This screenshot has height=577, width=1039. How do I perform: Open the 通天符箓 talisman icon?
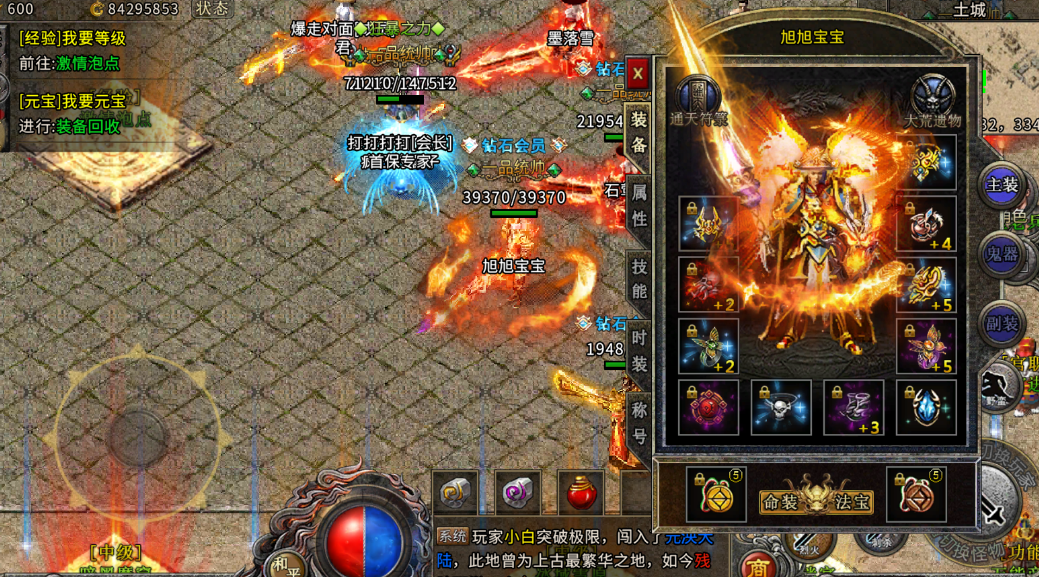click(698, 98)
